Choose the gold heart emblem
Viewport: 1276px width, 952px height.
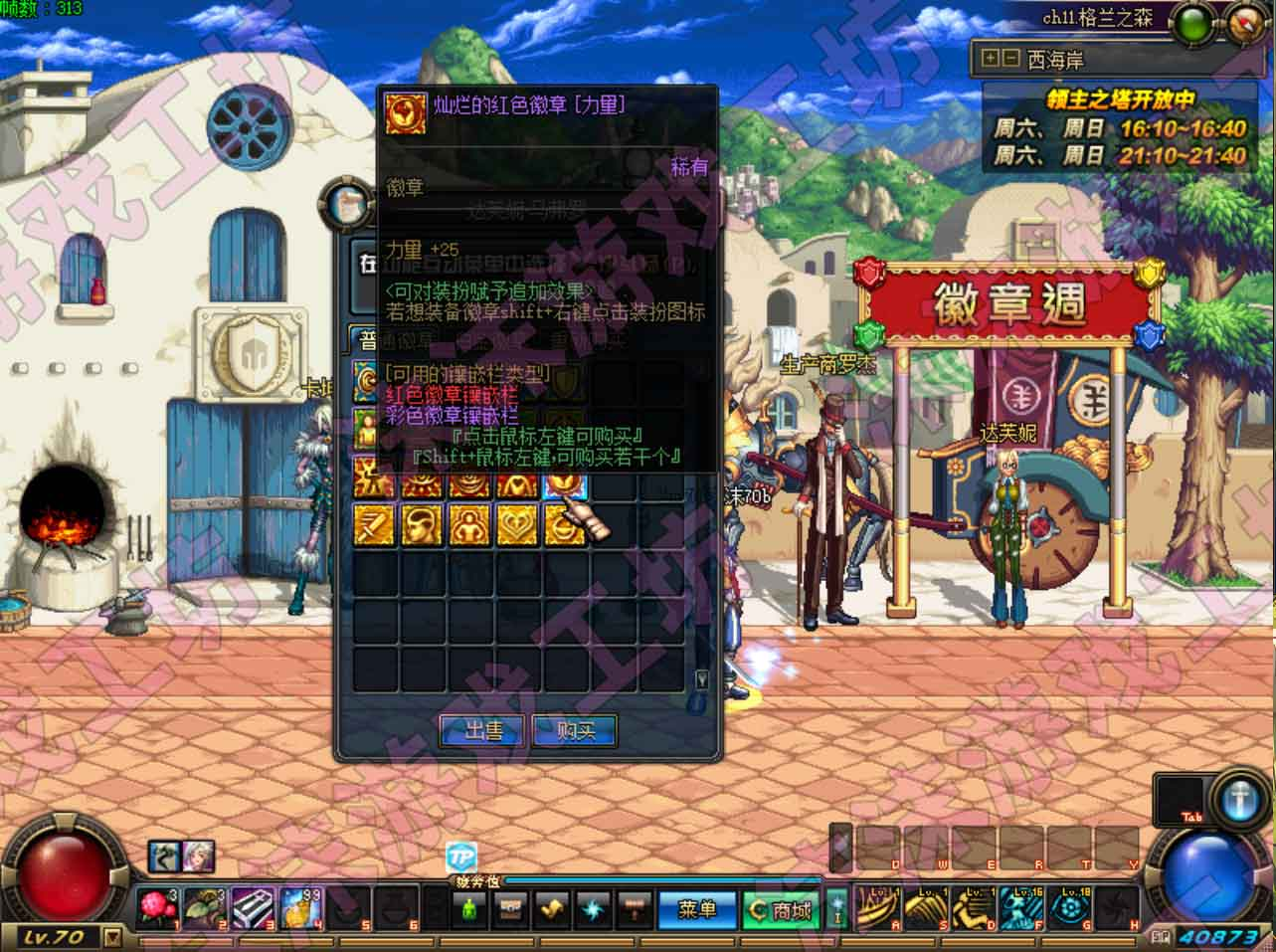point(516,524)
